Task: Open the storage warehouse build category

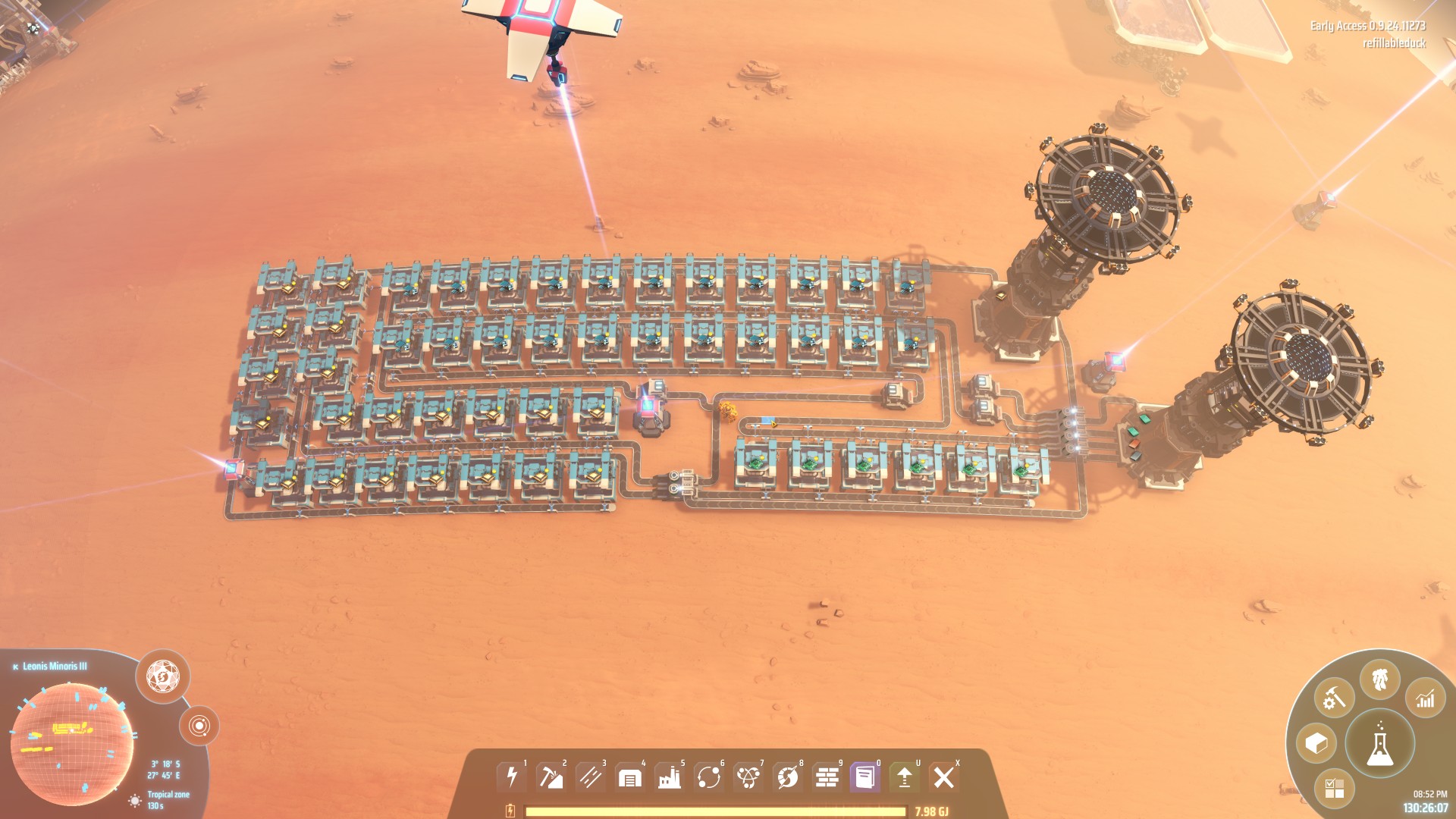Action: pyautogui.click(x=629, y=777)
